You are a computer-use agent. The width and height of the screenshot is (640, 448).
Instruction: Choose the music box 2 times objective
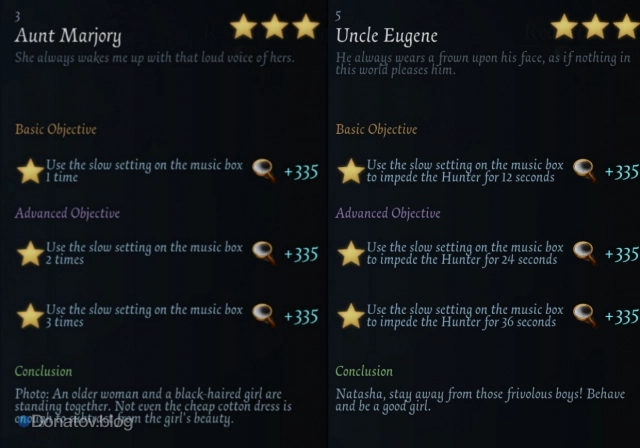pyautogui.click(x=144, y=253)
